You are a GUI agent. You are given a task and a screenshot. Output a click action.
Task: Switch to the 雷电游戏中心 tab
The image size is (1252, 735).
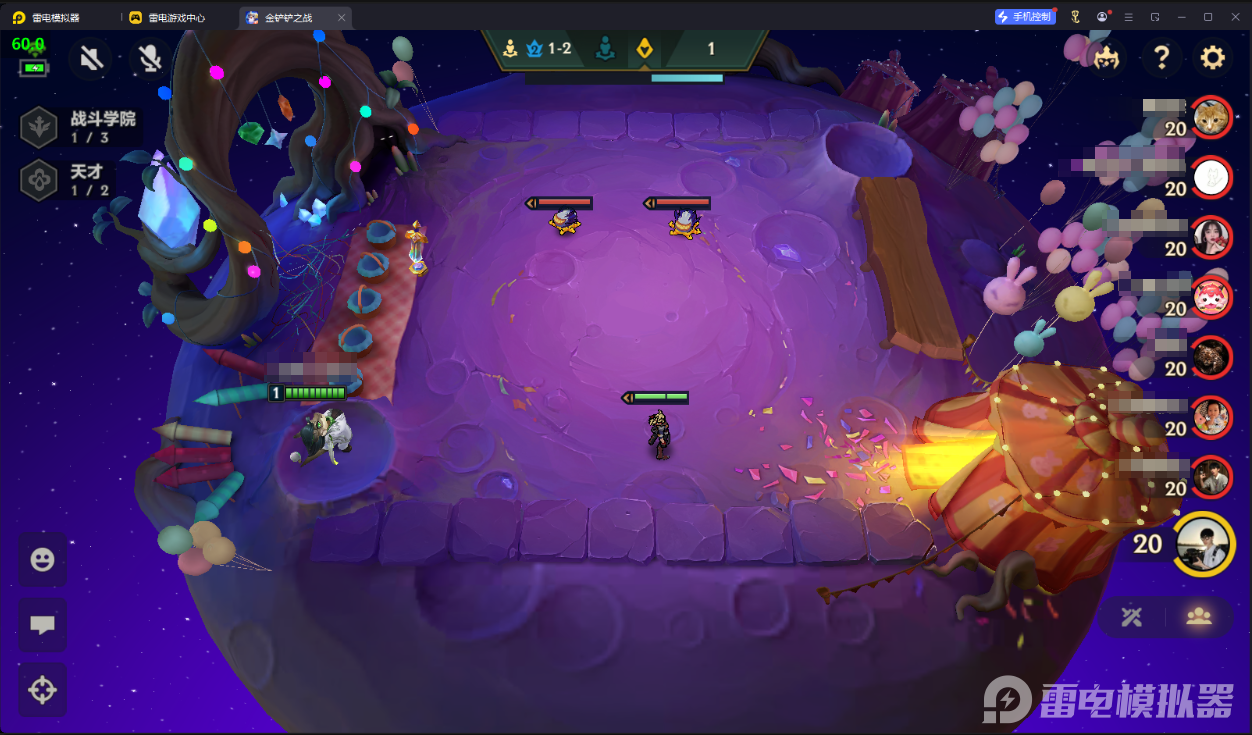click(178, 17)
